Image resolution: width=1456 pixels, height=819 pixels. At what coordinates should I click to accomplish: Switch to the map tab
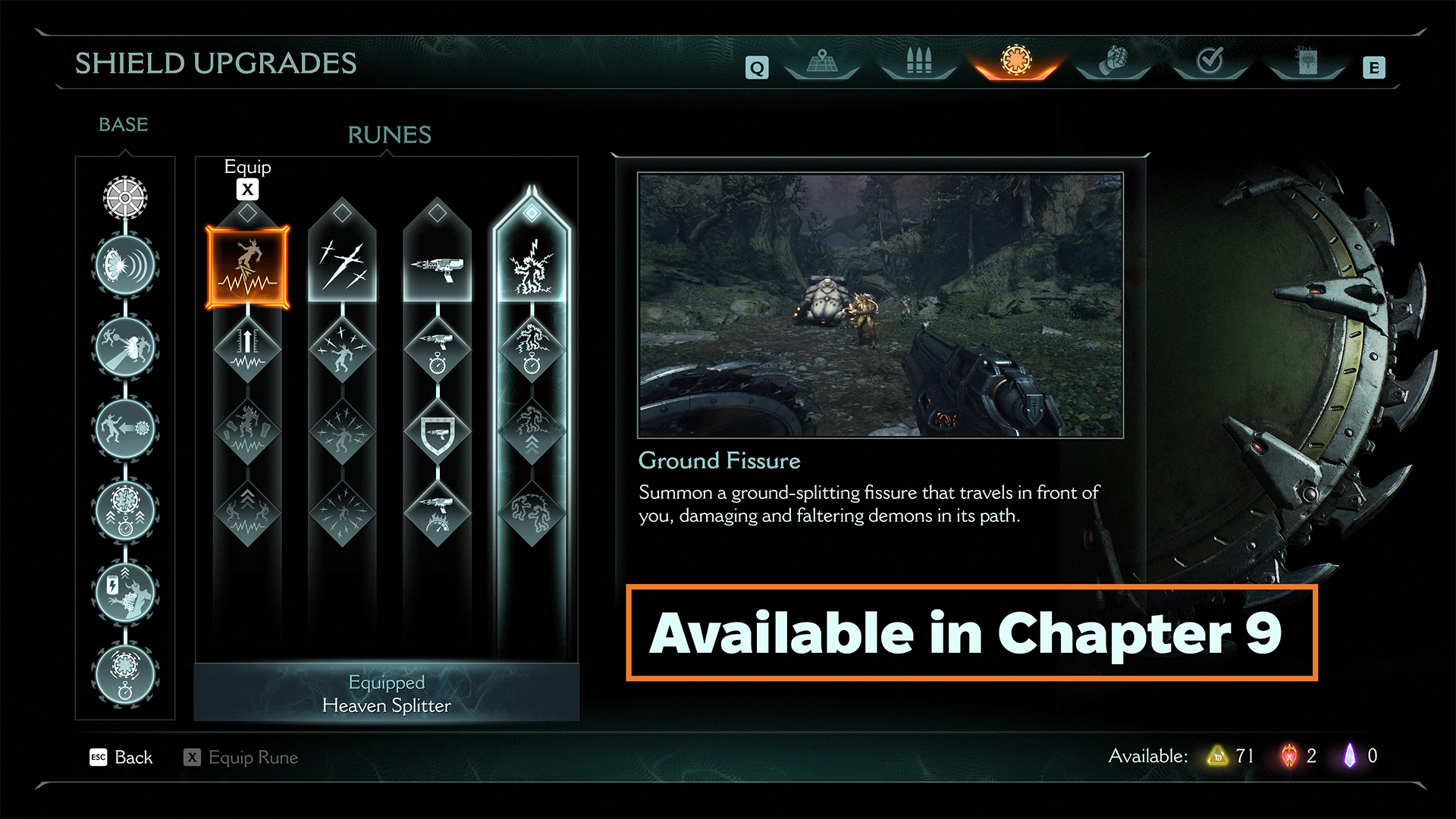(822, 62)
